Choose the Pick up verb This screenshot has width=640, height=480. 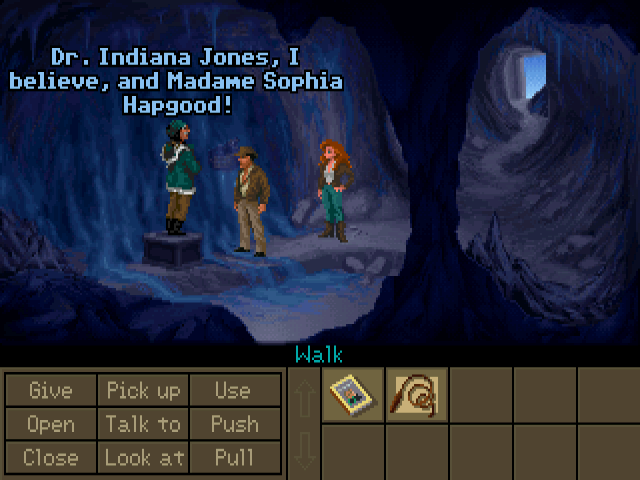click(143, 391)
